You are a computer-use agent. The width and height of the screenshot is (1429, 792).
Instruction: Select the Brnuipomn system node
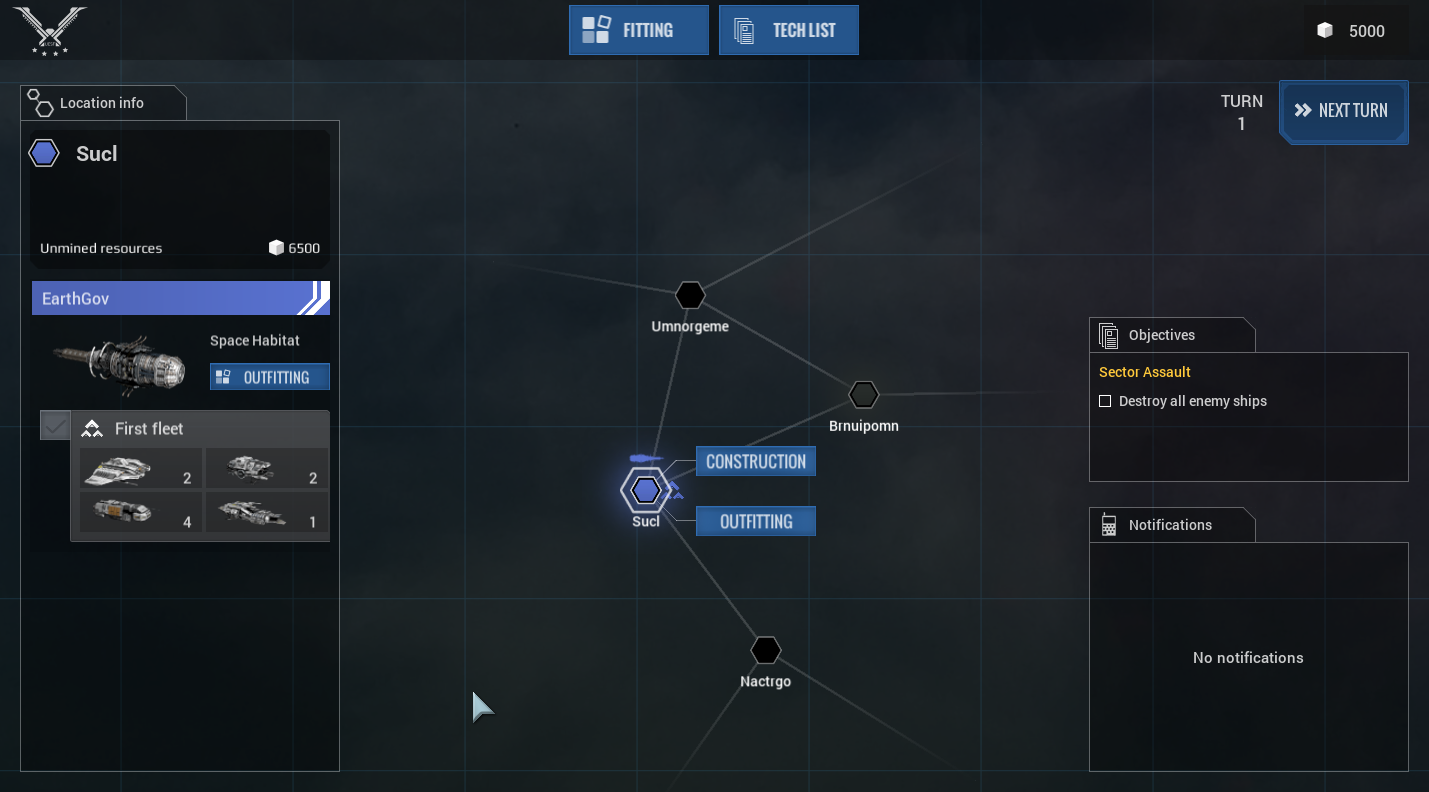pos(863,395)
